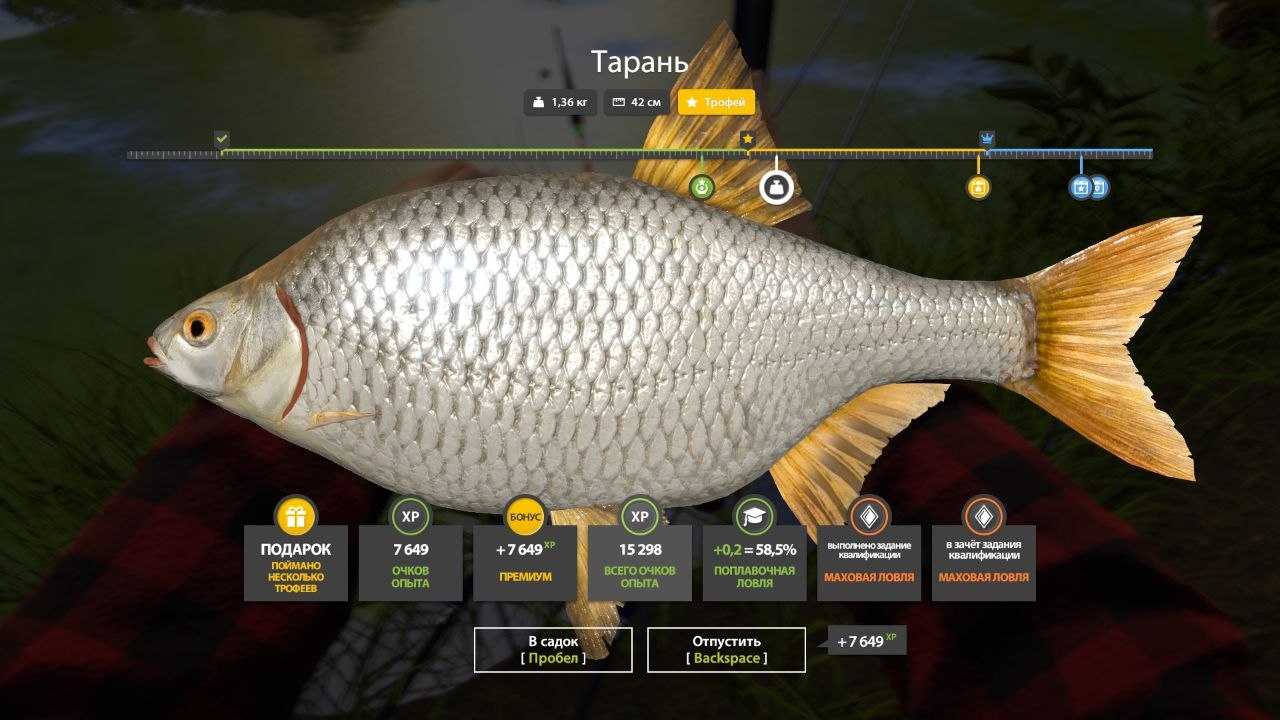Click the yellow marker icon on the scale

pos(978,187)
